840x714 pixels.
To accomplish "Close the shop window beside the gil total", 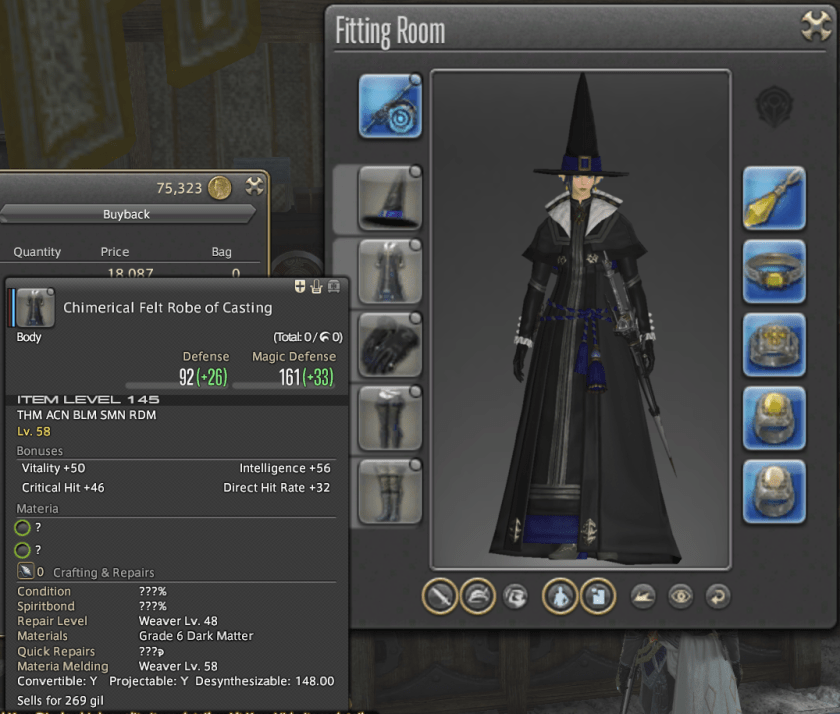I will (x=254, y=186).
